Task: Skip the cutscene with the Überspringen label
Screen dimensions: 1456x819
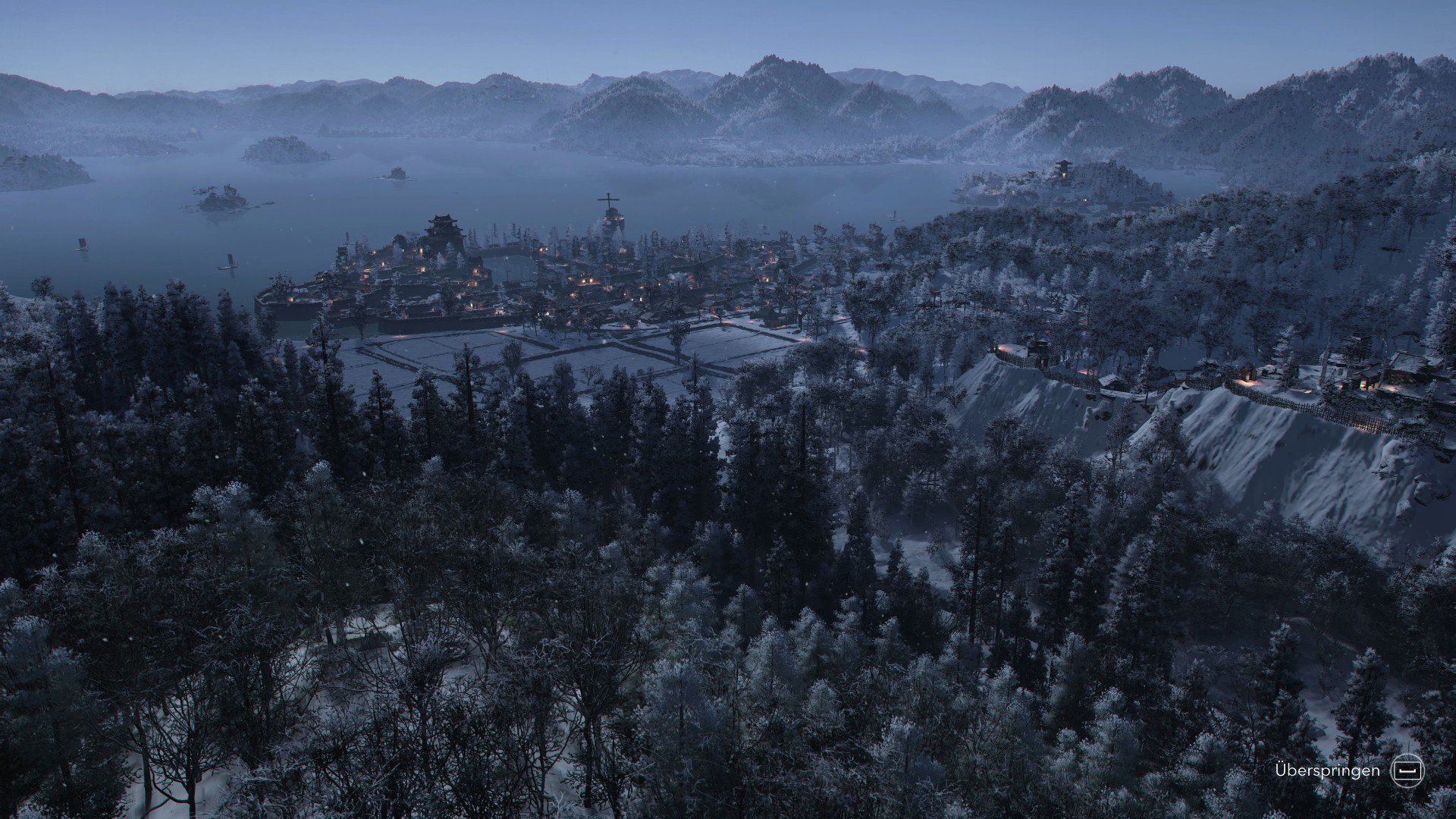Action: [x=1326, y=770]
